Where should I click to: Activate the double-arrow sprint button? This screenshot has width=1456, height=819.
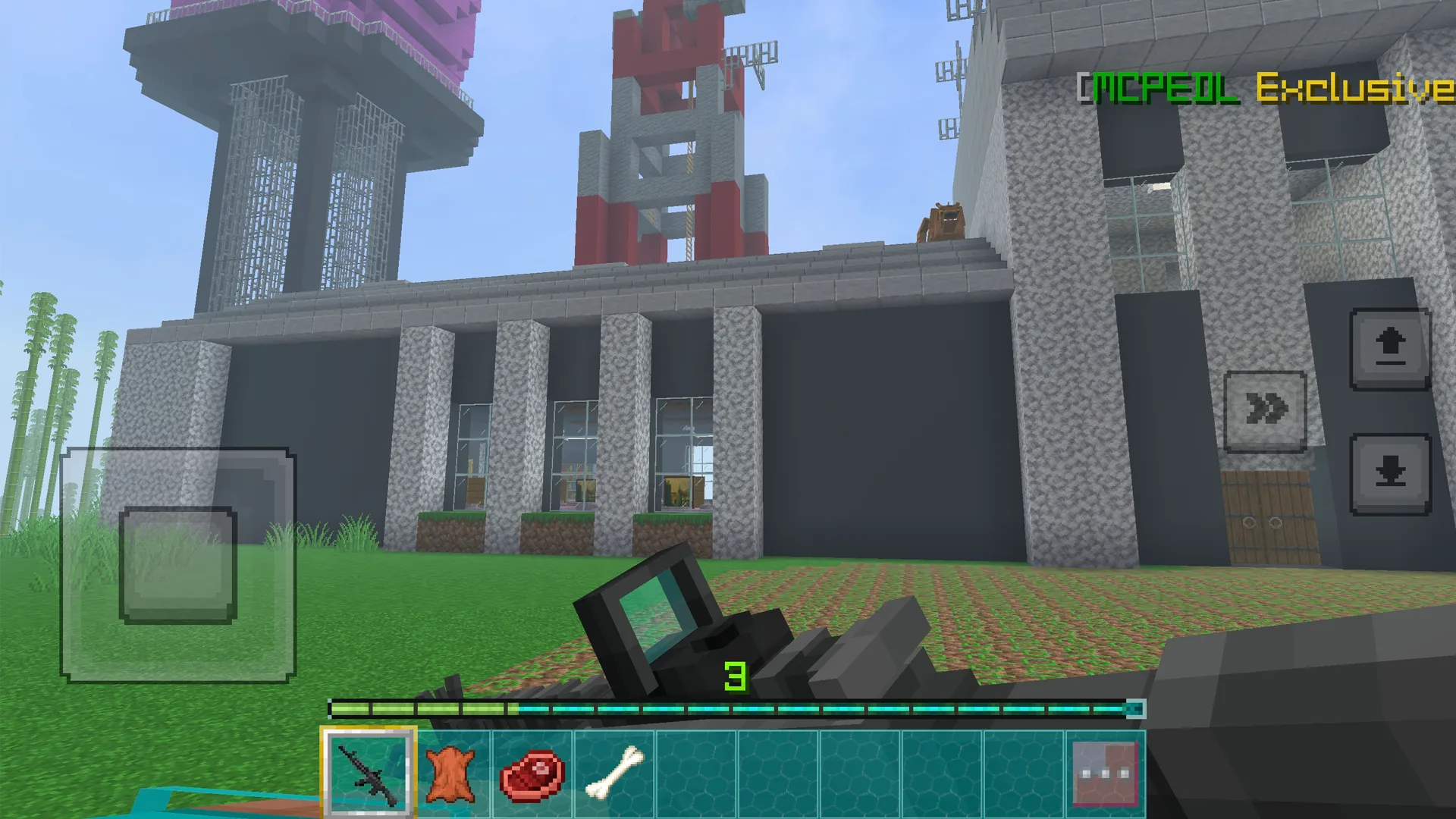click(x=1265, y=411)
